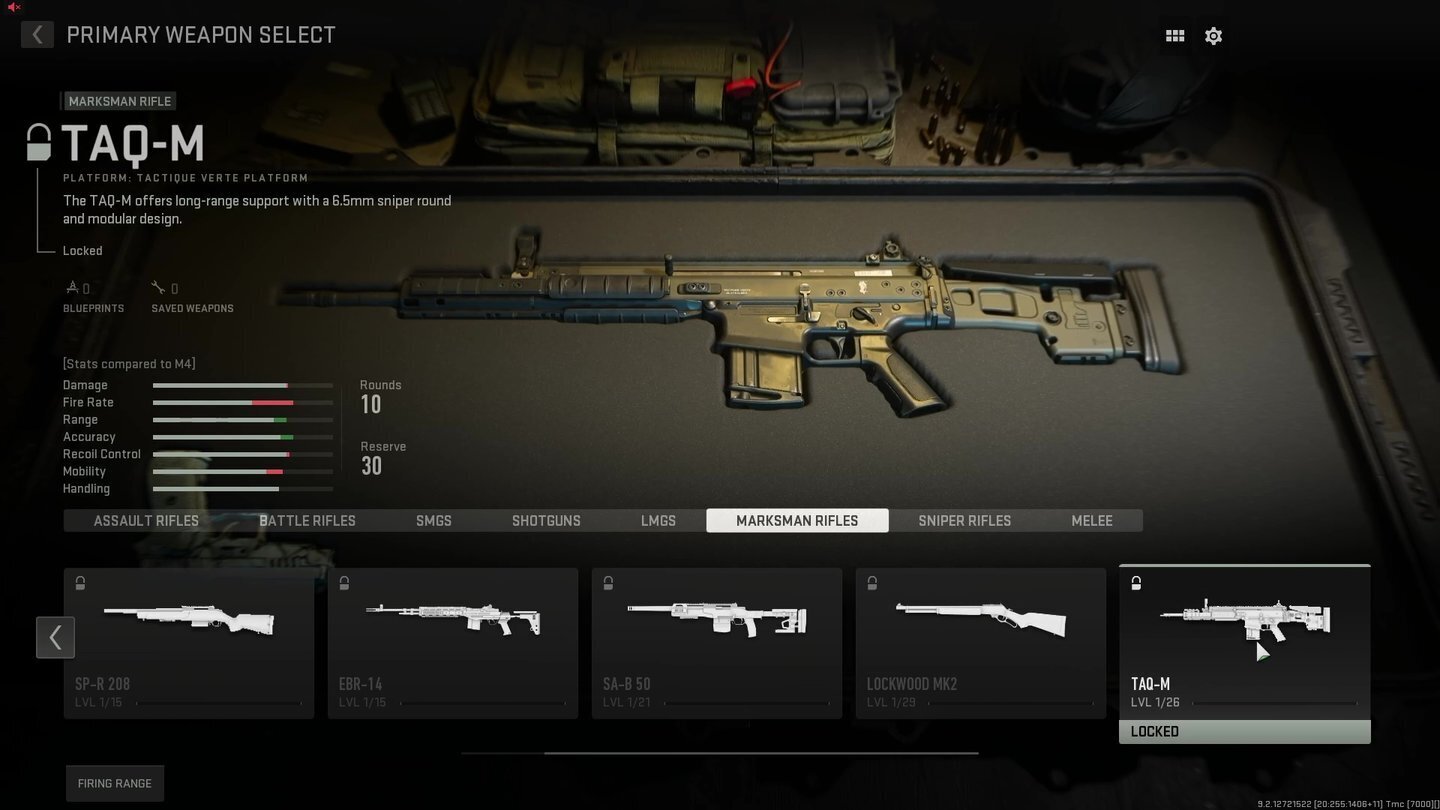Image resolution: width=1440 pixels, height=810 pixels.
Task: Click the lock icon on Lockwood MK2 card
Action: coord(871,582)
